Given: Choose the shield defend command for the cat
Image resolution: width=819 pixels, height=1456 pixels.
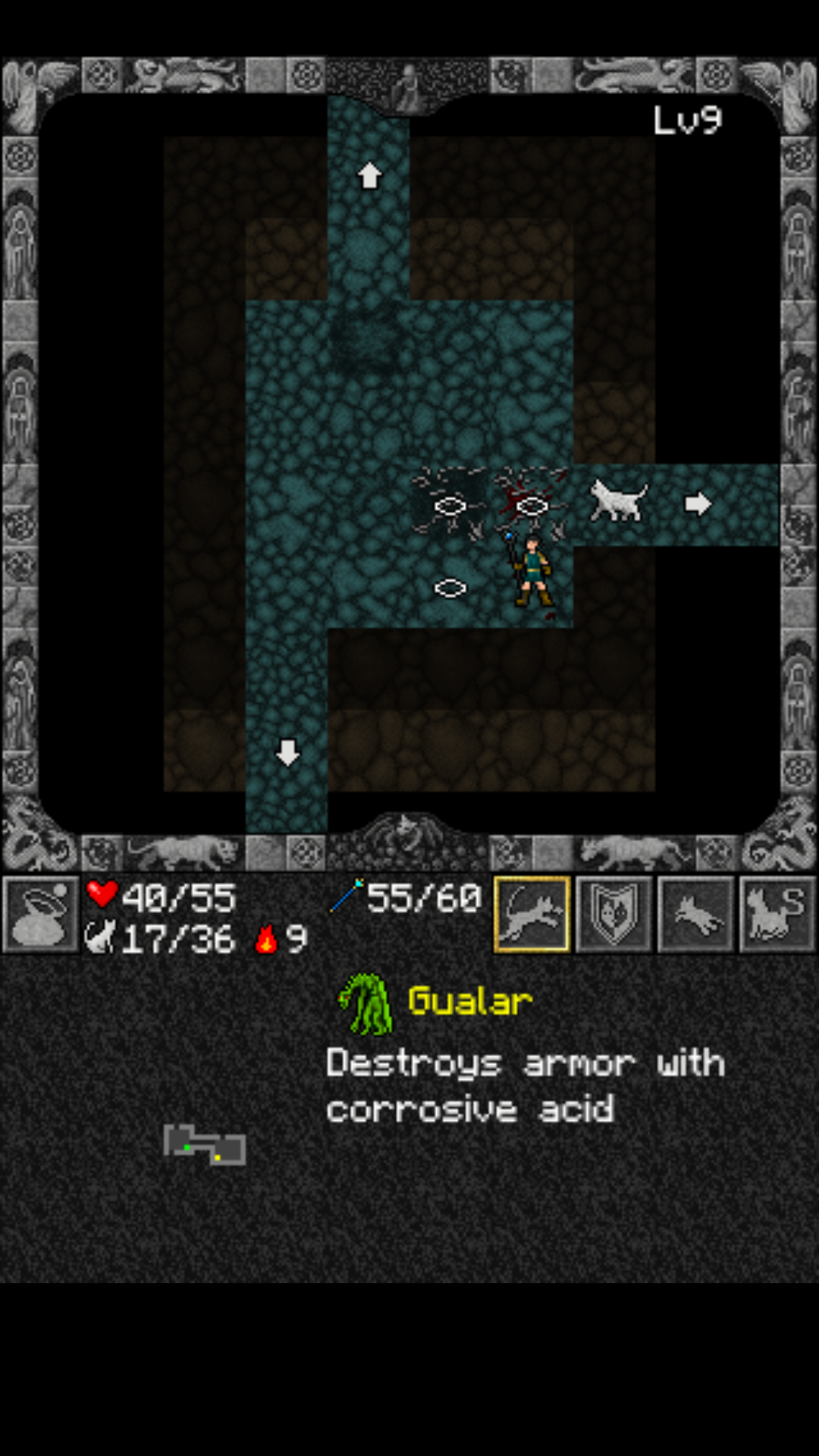Looking at the screenshot, I should click(x=613, y=915).
